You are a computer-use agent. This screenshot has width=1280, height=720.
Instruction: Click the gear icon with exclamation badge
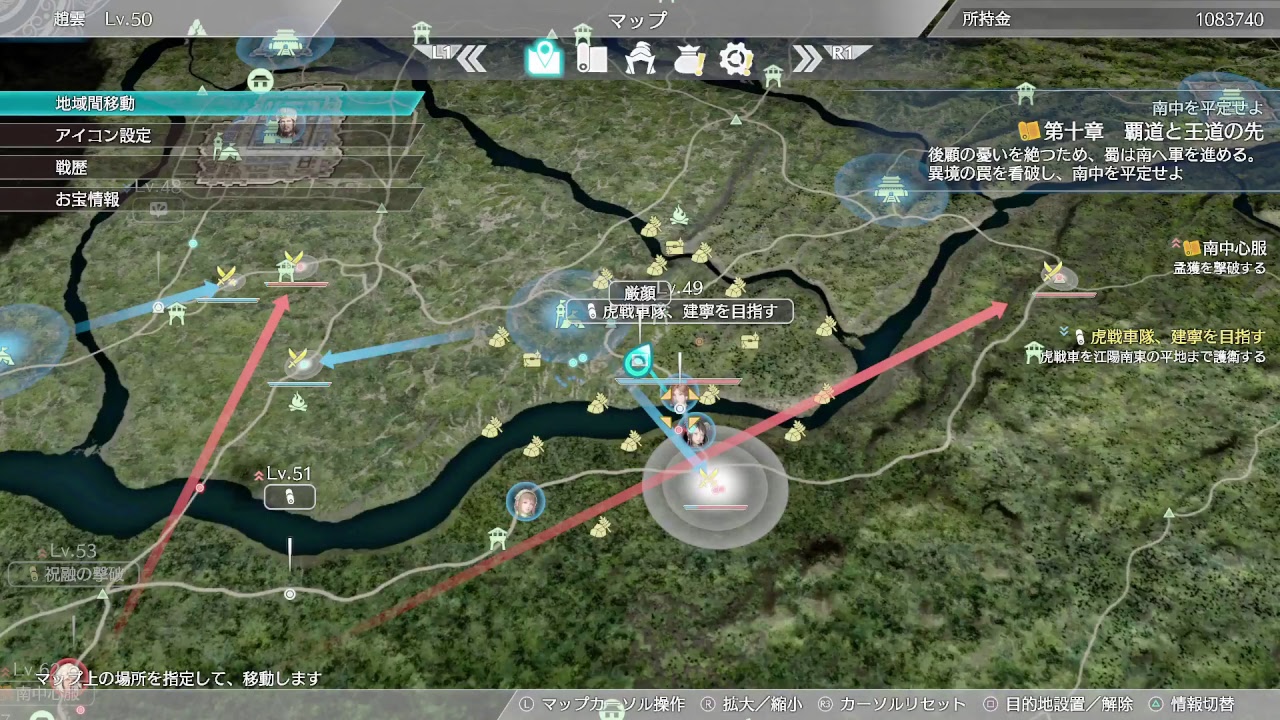[737, 60]
